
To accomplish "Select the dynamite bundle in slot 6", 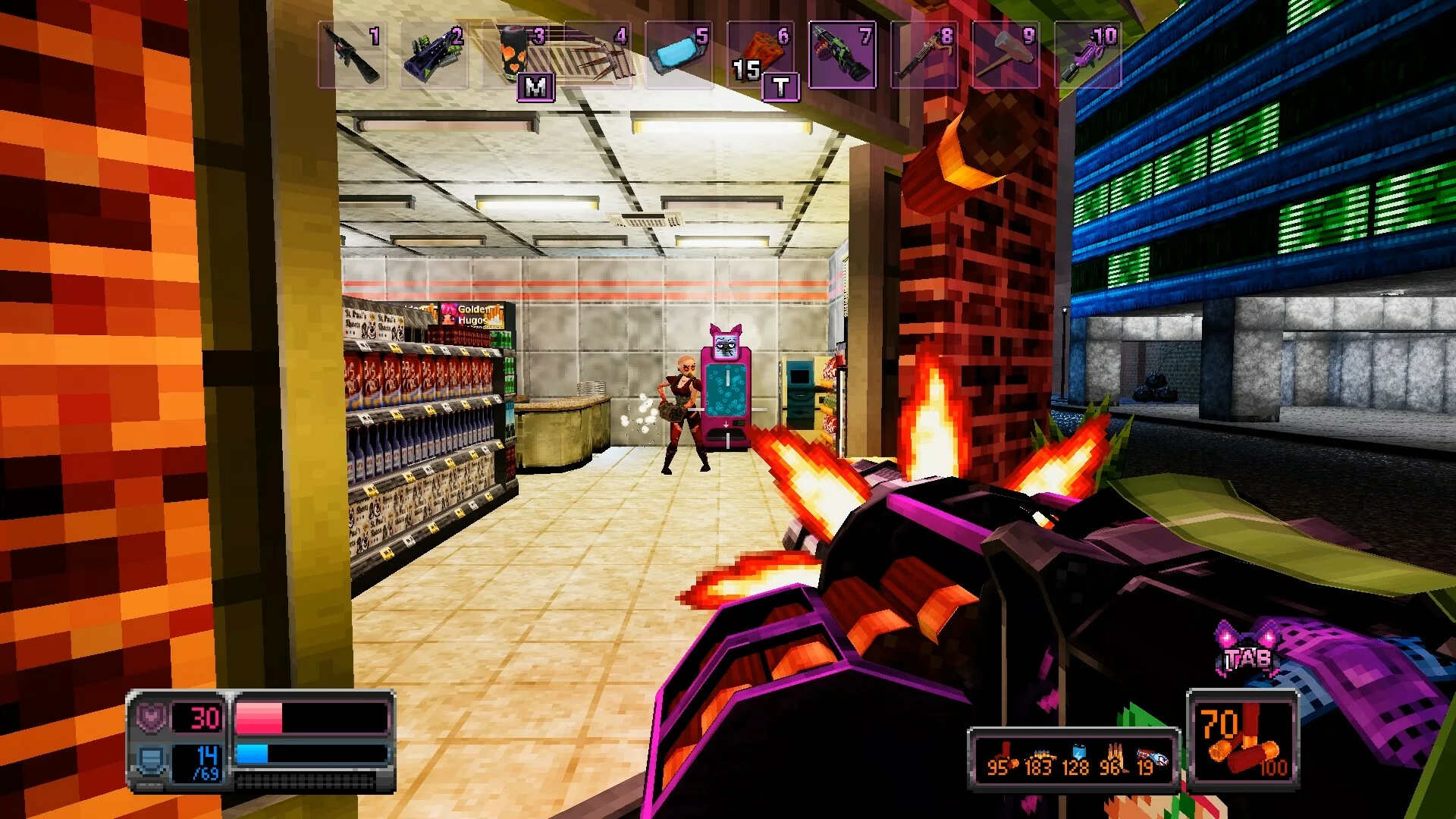I will [x=761, y=55].
